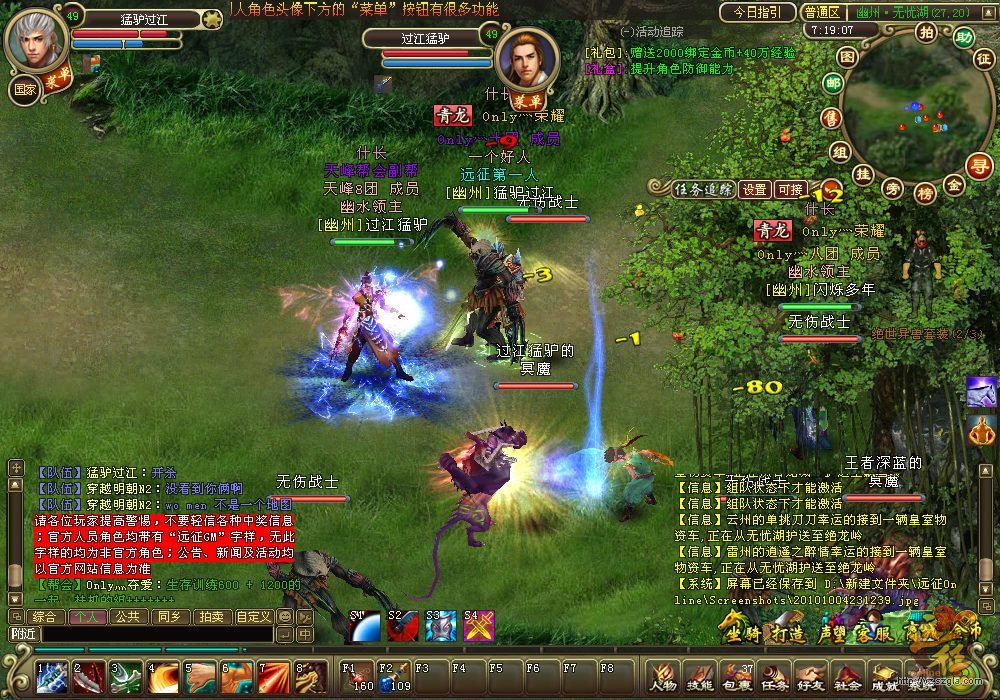This screenshot has width=1000, height=700.
Task: Open the 人物 character panel
Action: click(x=662, y=677)
